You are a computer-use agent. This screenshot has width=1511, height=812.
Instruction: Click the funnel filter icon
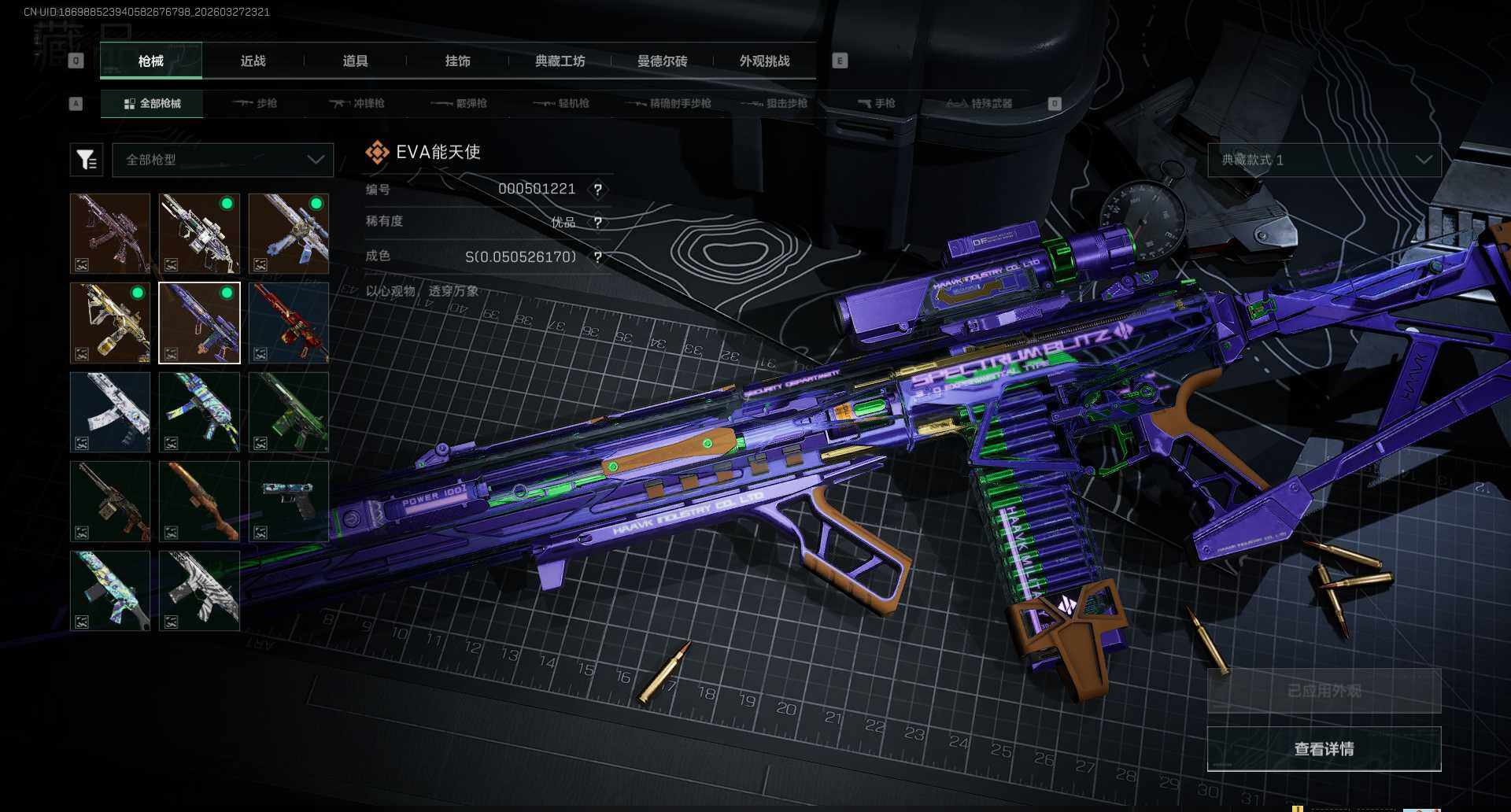point(87,160)
